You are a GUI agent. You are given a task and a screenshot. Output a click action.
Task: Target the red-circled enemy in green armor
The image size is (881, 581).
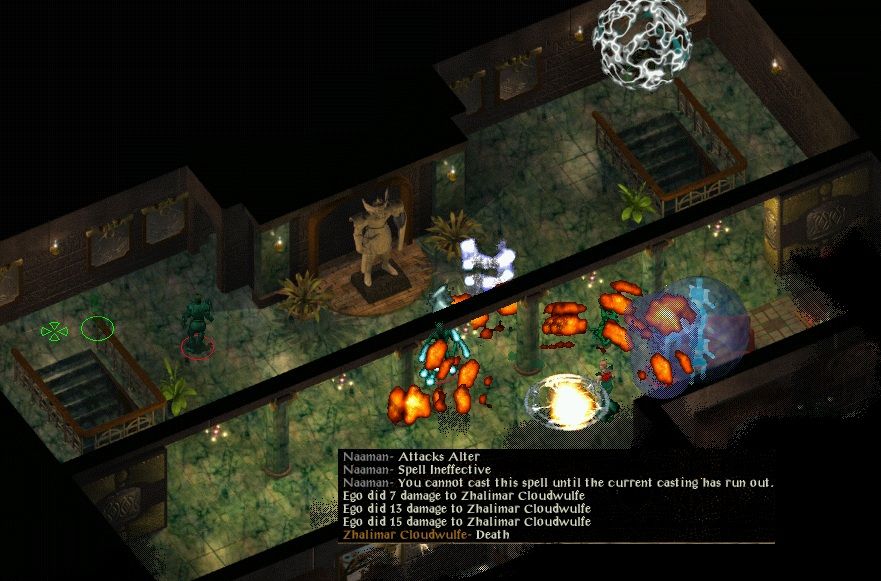point(198,327)
